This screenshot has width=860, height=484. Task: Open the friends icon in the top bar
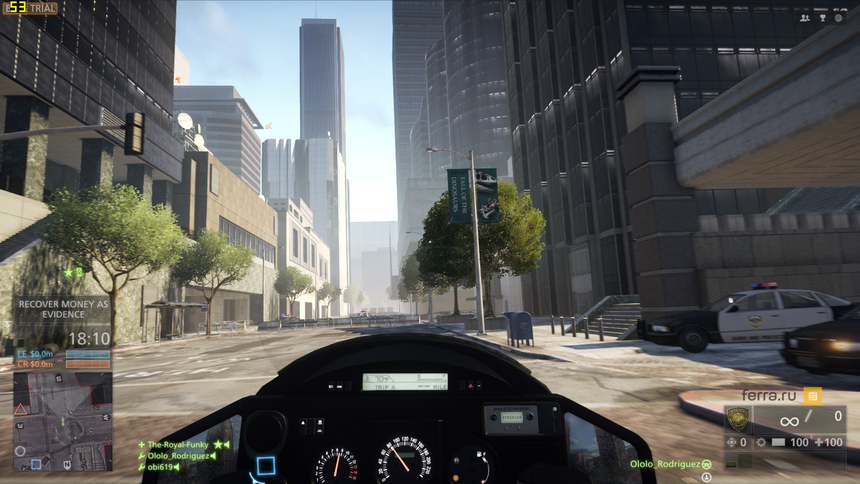click(x=805, y=17)
